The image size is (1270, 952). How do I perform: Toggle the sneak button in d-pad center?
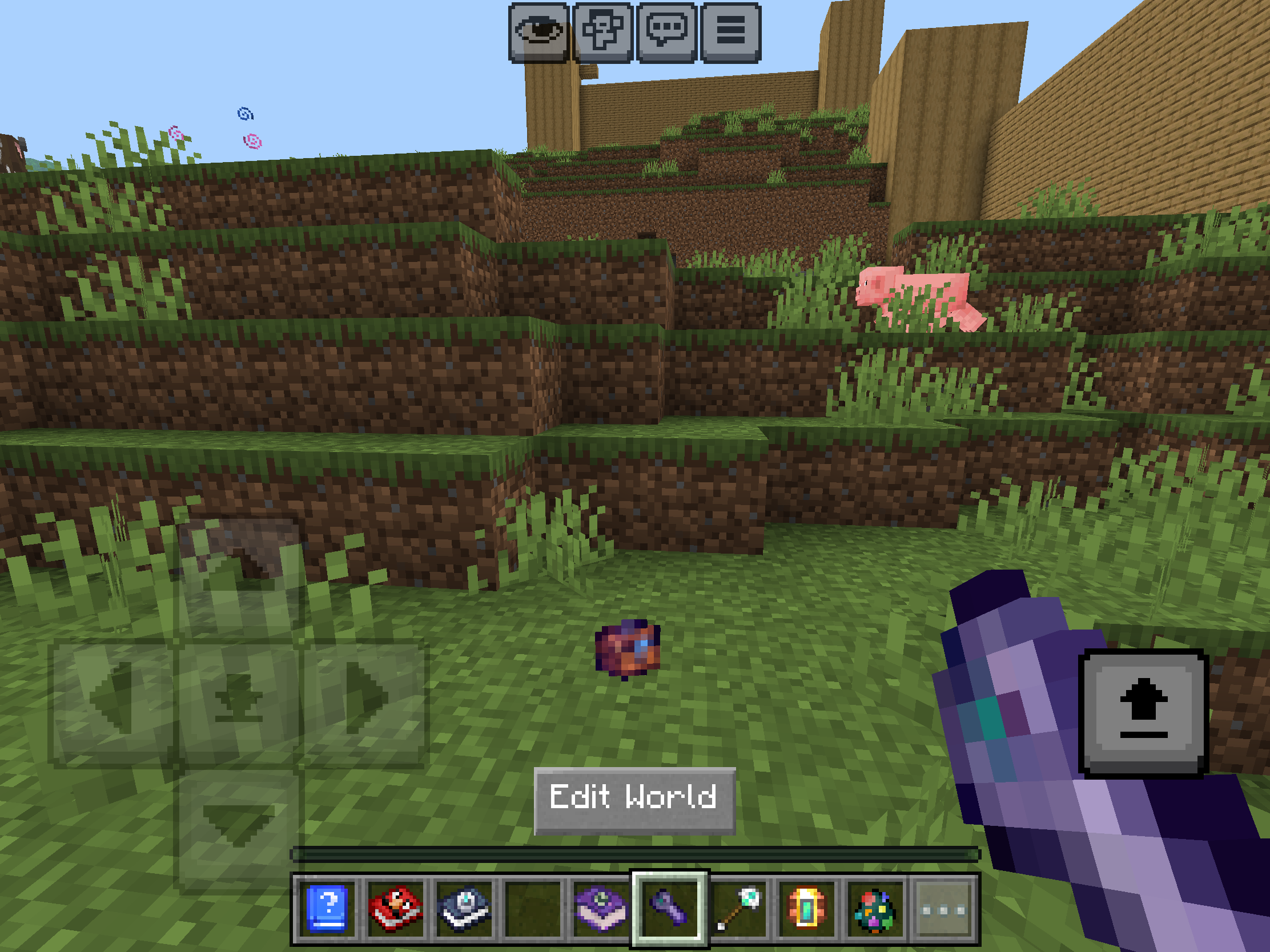coord(238,703)
